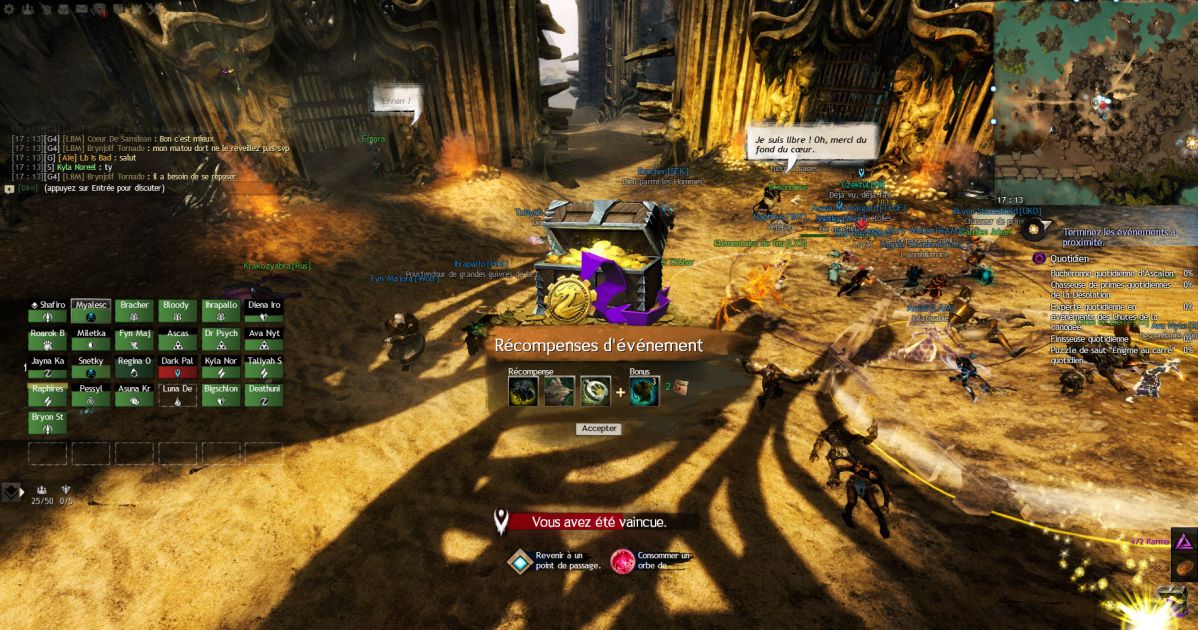Viewport: 1198px width, 630px height.
Task: Click the squad commander tag icon
Action: point(12,491)
